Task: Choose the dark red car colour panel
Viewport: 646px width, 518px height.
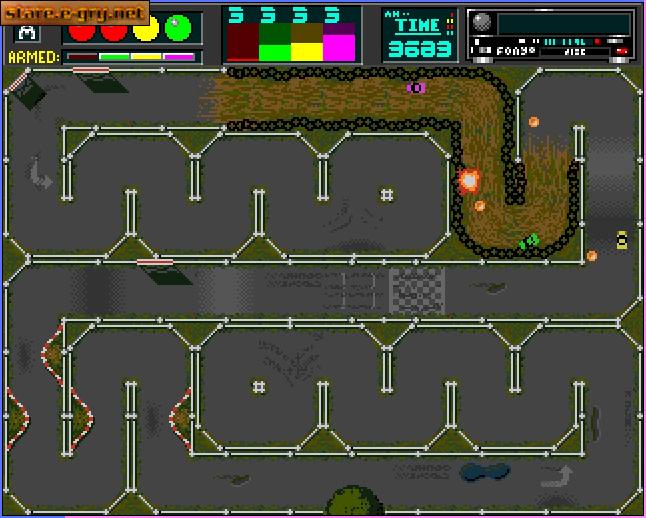Action: point(243,41)
